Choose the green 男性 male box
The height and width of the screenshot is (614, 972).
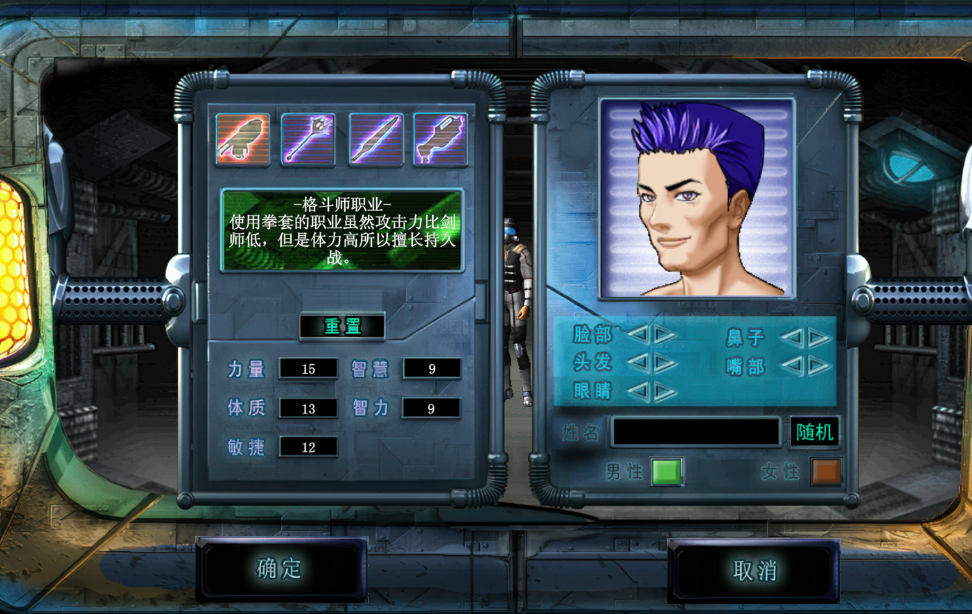tap(666, 471)
